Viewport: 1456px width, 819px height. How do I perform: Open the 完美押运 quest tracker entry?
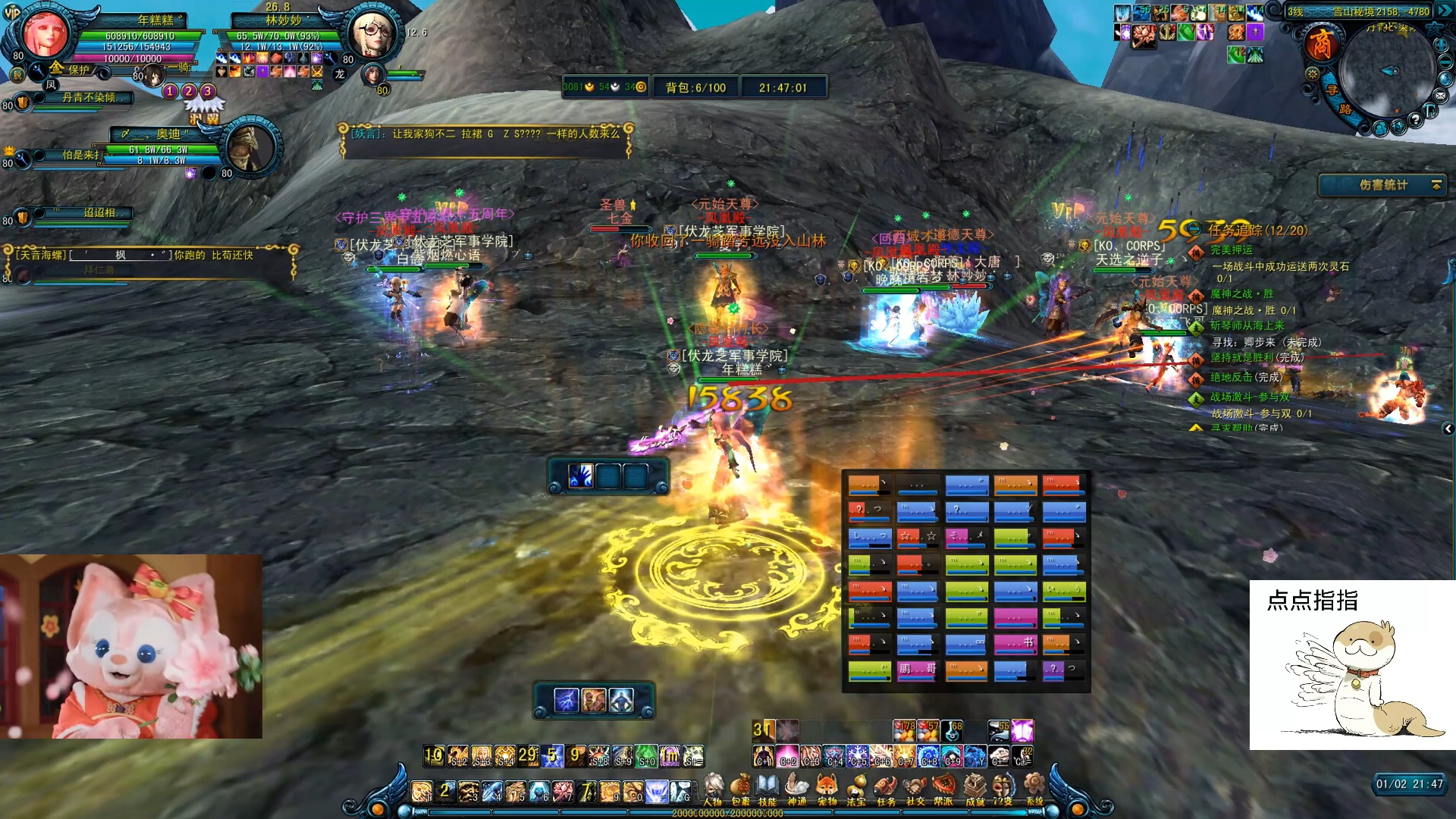[1231, 249]
